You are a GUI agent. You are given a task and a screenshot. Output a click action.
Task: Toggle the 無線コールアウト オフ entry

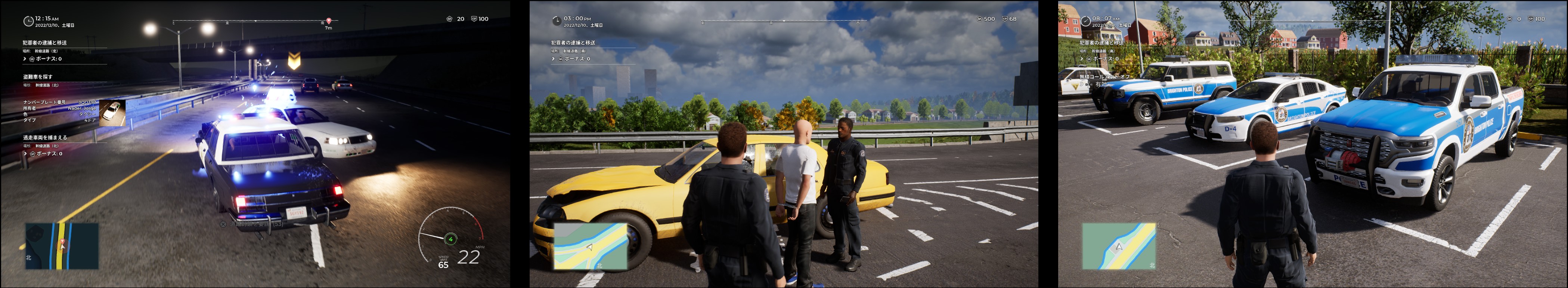click(1104, 77)
